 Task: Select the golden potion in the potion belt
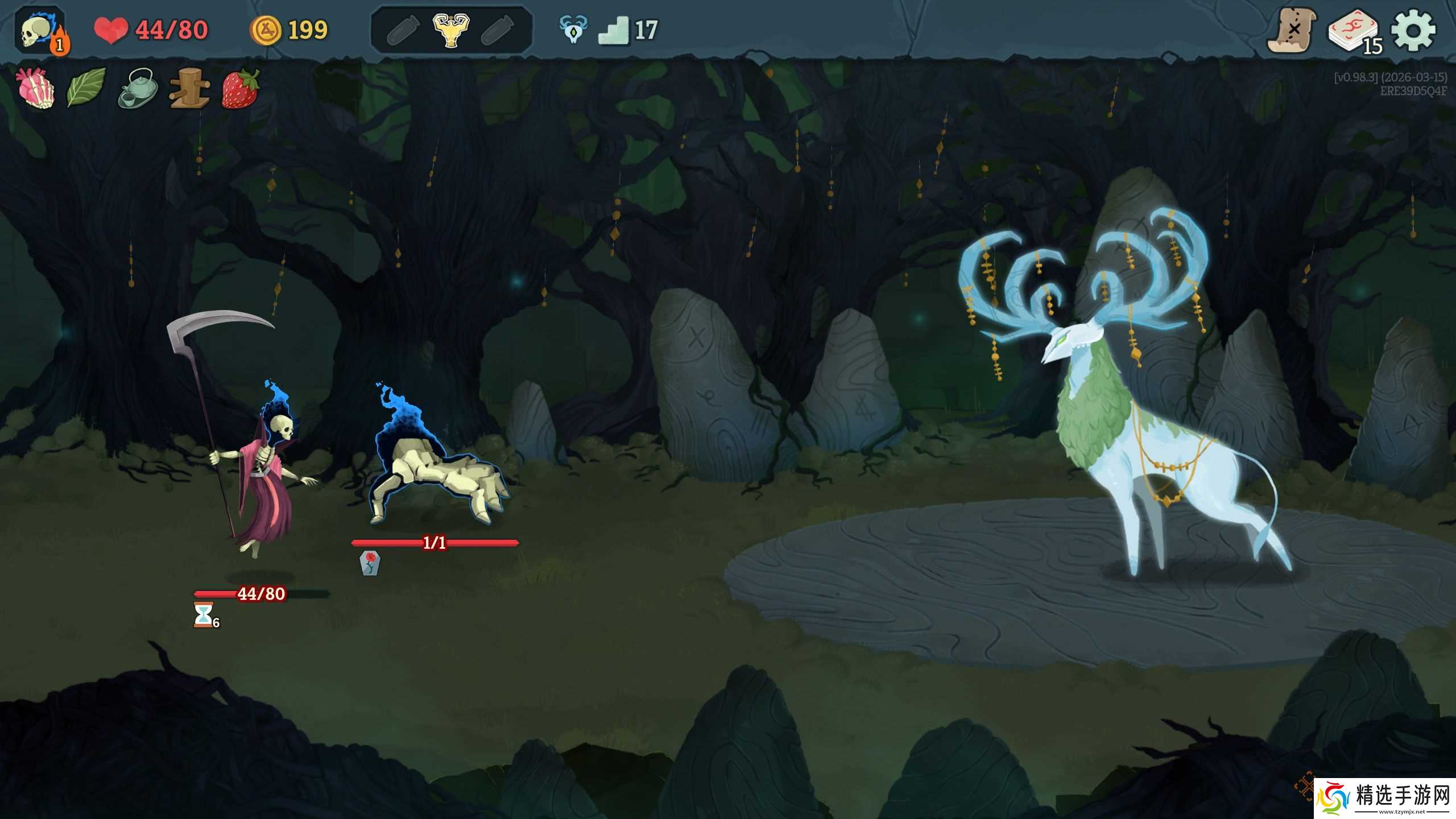coord(450,30)
